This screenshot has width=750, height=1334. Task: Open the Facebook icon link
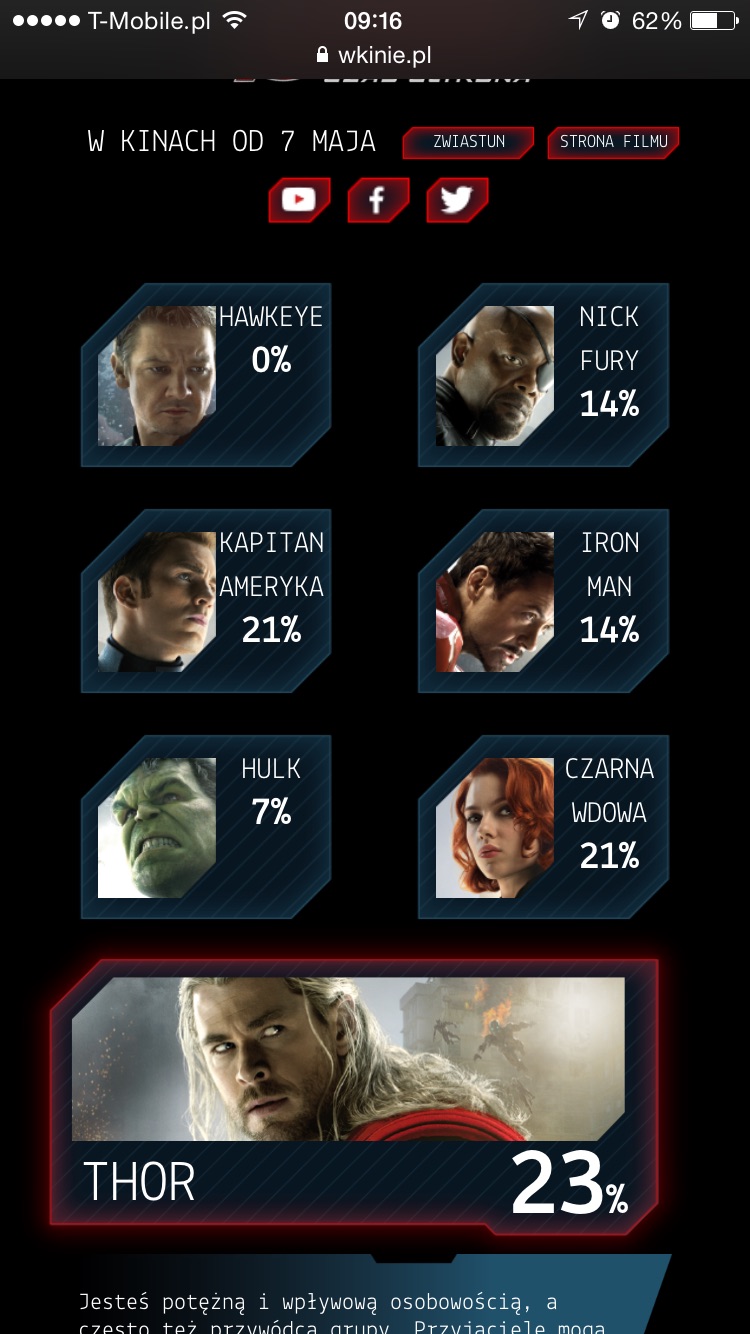point(377,200)
